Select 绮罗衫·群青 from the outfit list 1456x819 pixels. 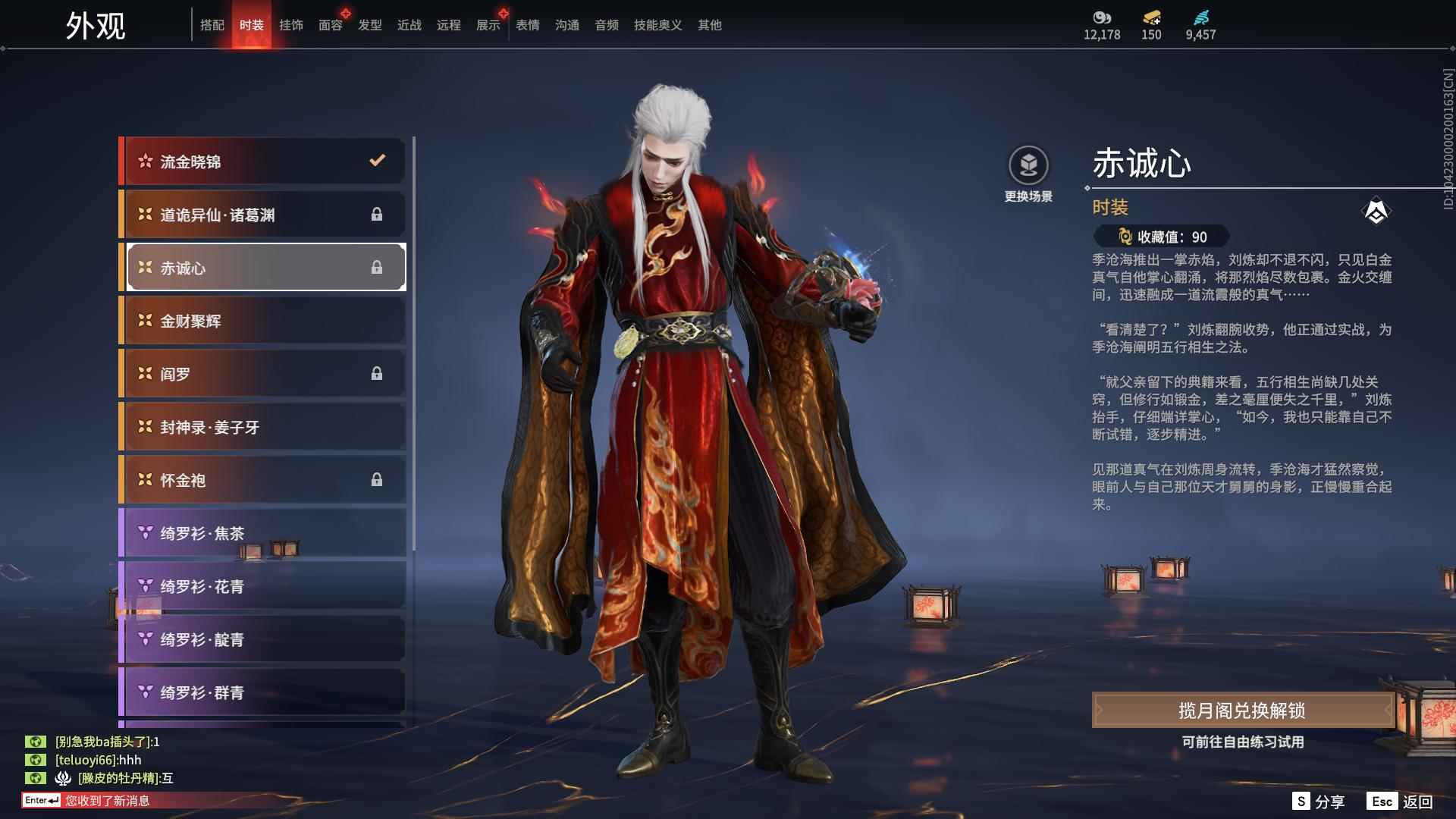tap(262, 692)
